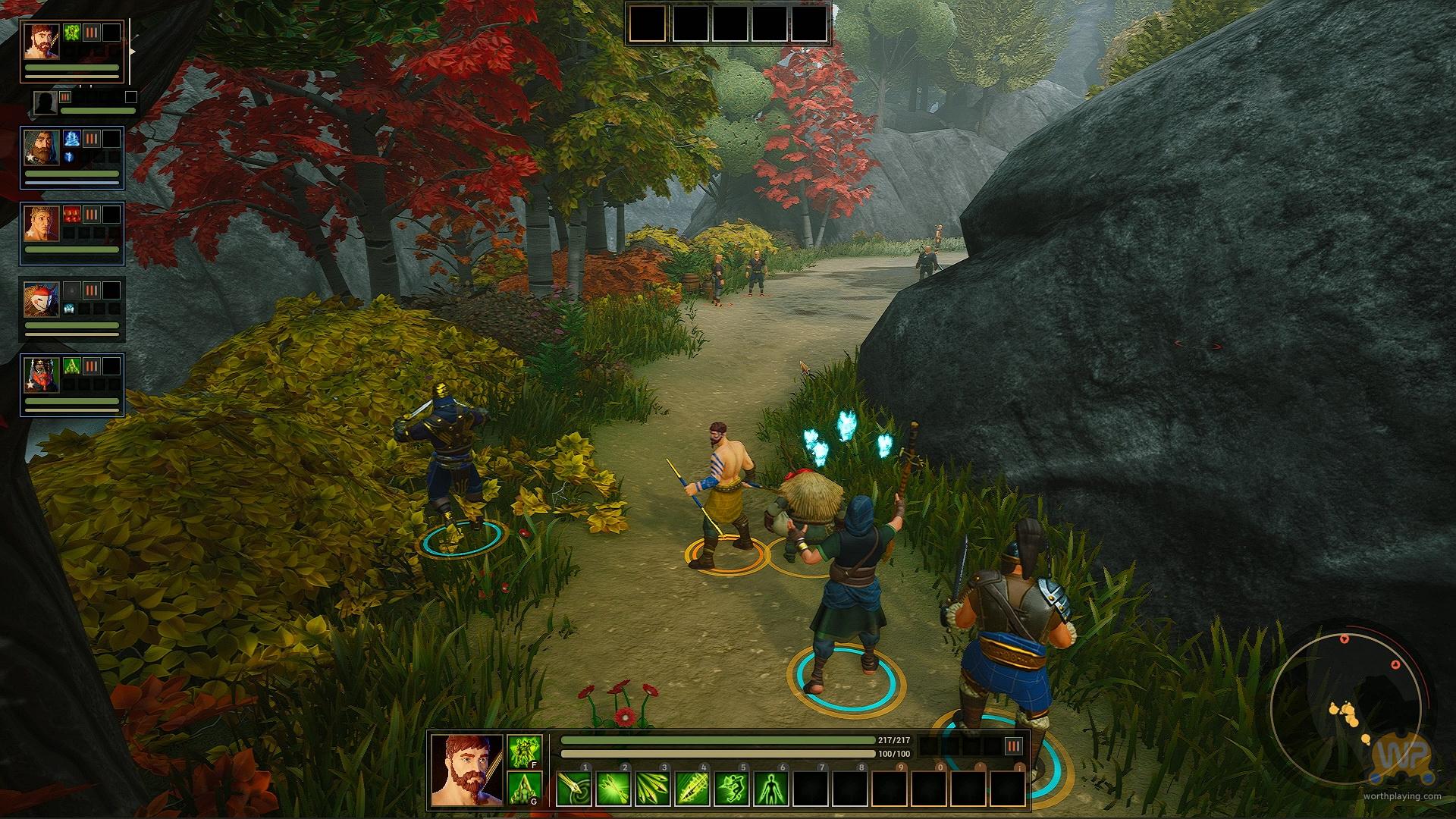The width and height of the screenshot is (1456, 819).
Task: Select the hooded grey-bearded mage portrait
Action: tap(40, 147)
